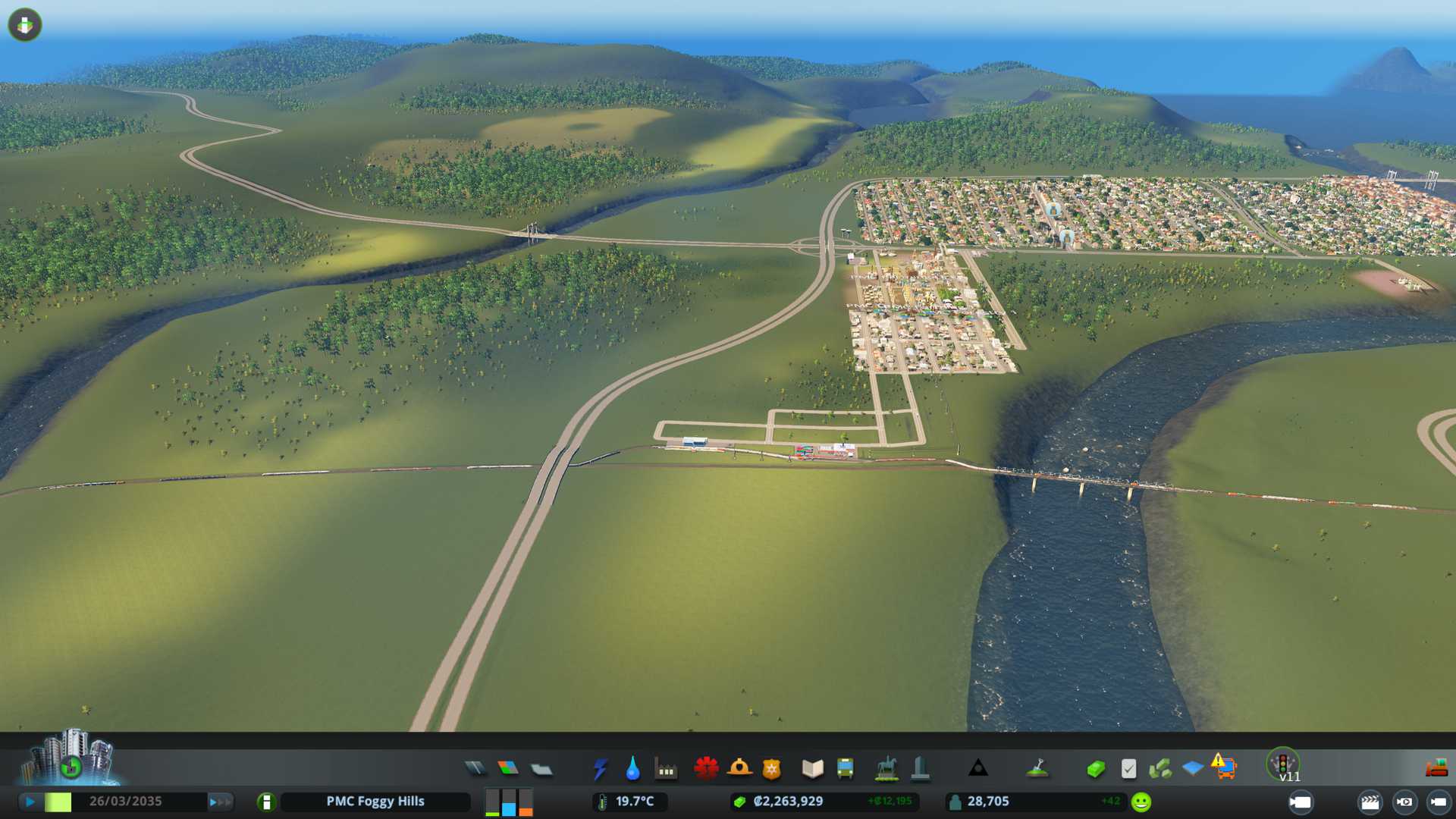Open the city info button beside PMC Foggy Hills
This screenshot has height=819, width=1456.
click(266, 802)
